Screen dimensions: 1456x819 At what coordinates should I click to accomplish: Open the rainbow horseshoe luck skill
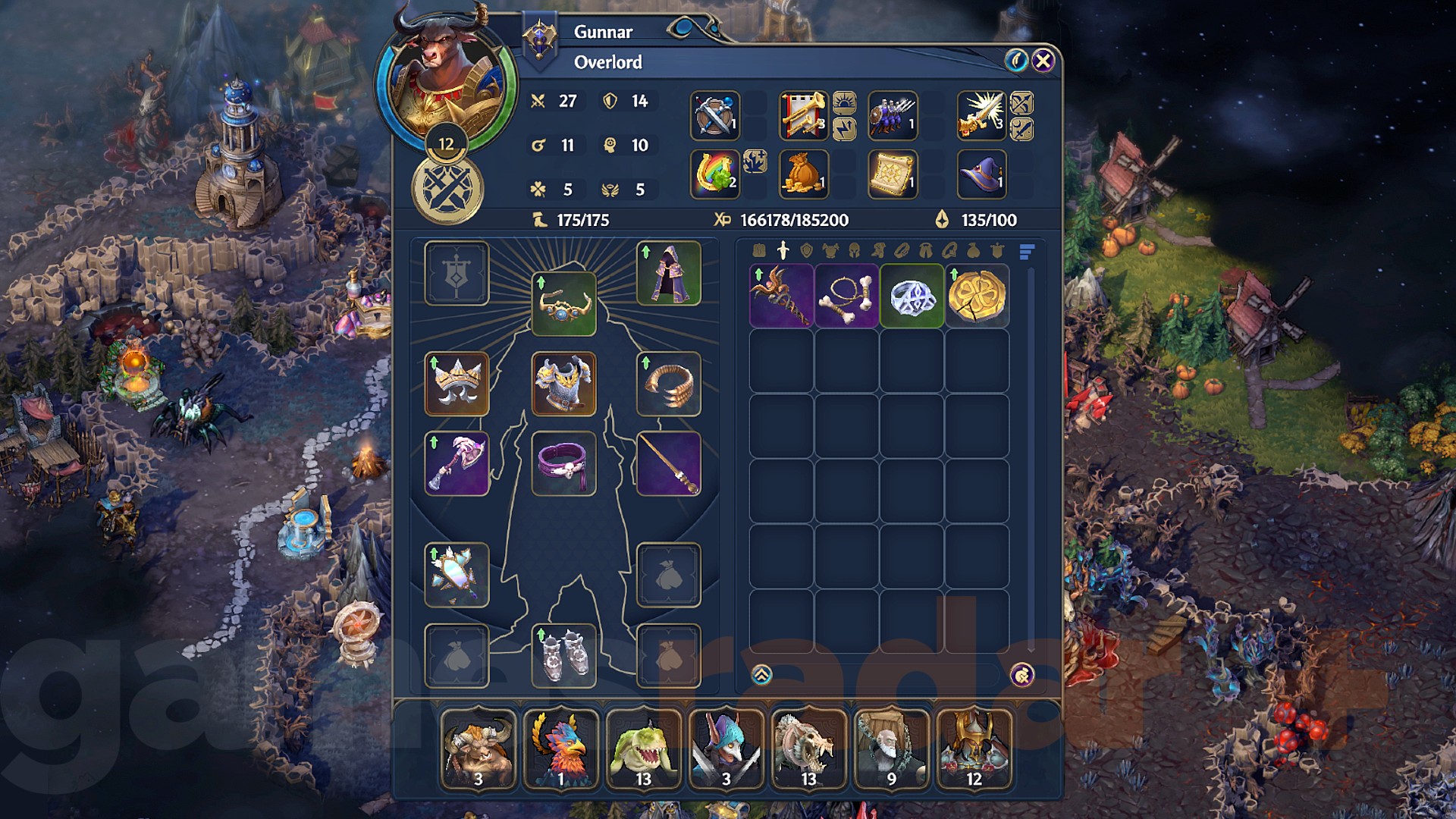pos(714,173)
